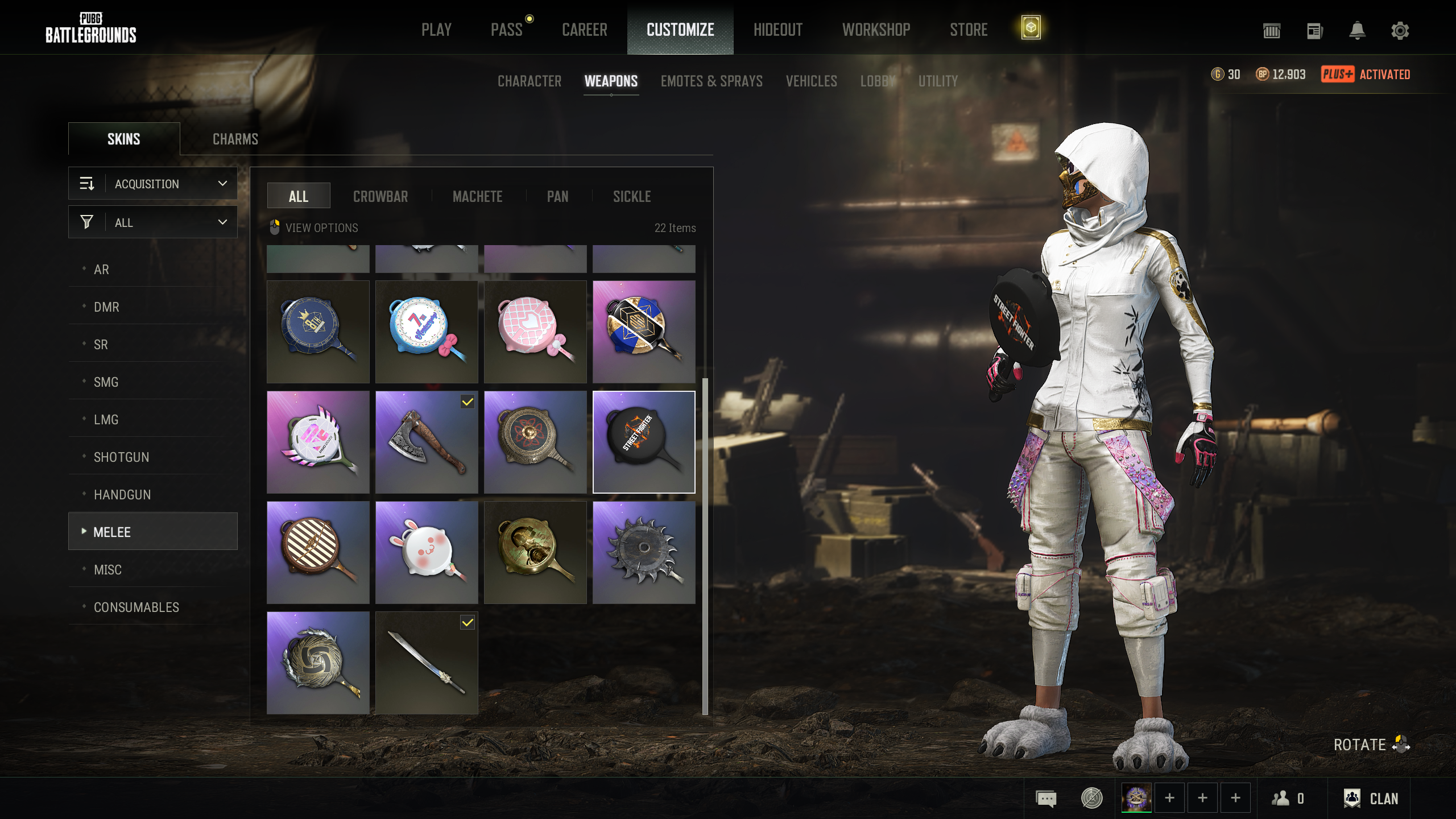Pick the white bunny pan skin
The width and height of the screenshot is (1456, 819).
tap(427, 552)
